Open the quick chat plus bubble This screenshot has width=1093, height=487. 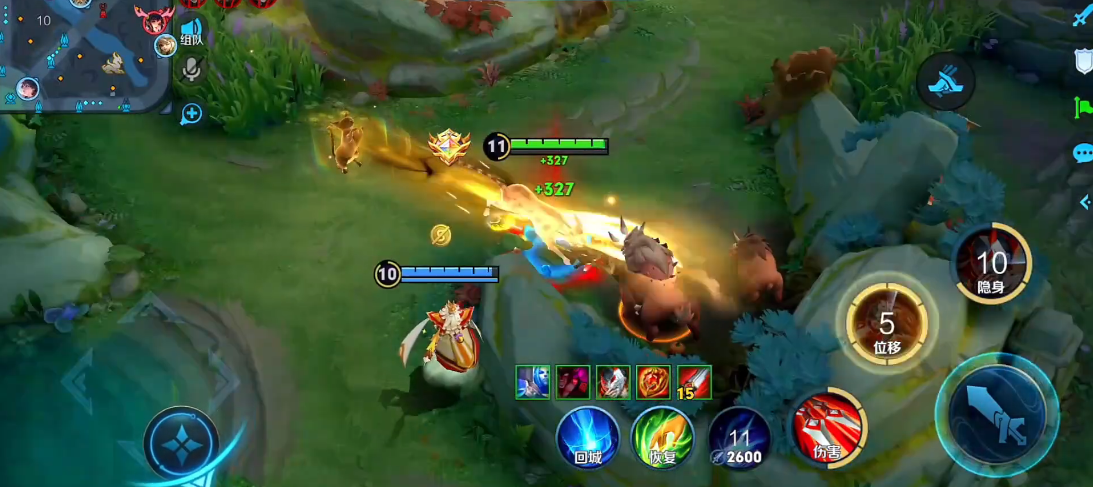[x=191, y=114]
